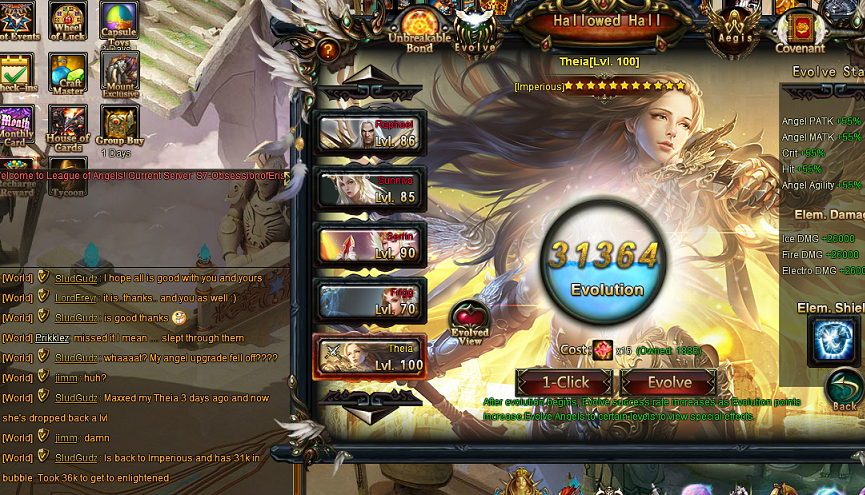Select Theia Lvl. 100 in the list

click(371, 356)
